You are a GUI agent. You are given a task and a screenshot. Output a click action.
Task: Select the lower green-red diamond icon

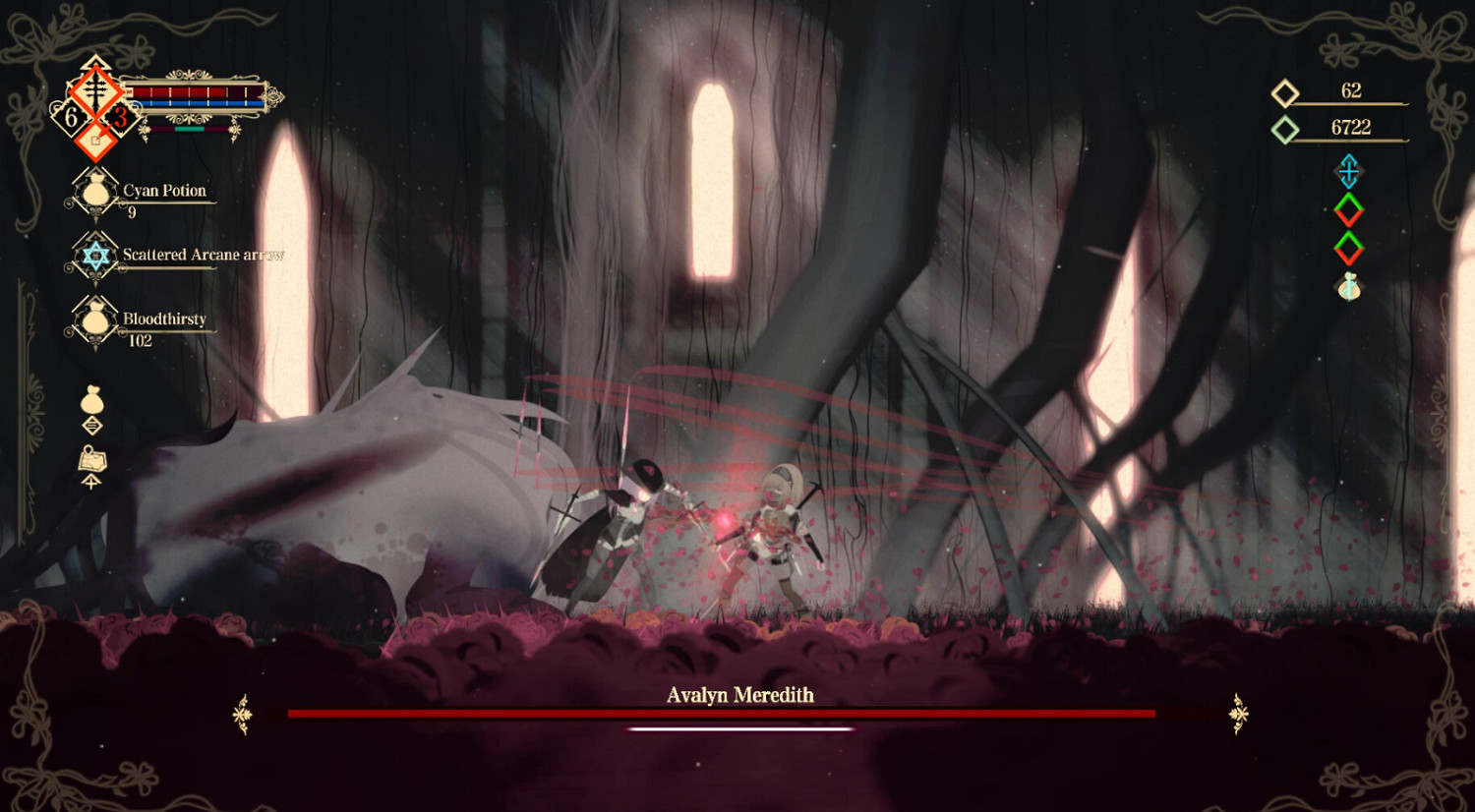click(x=1347, y=249)
